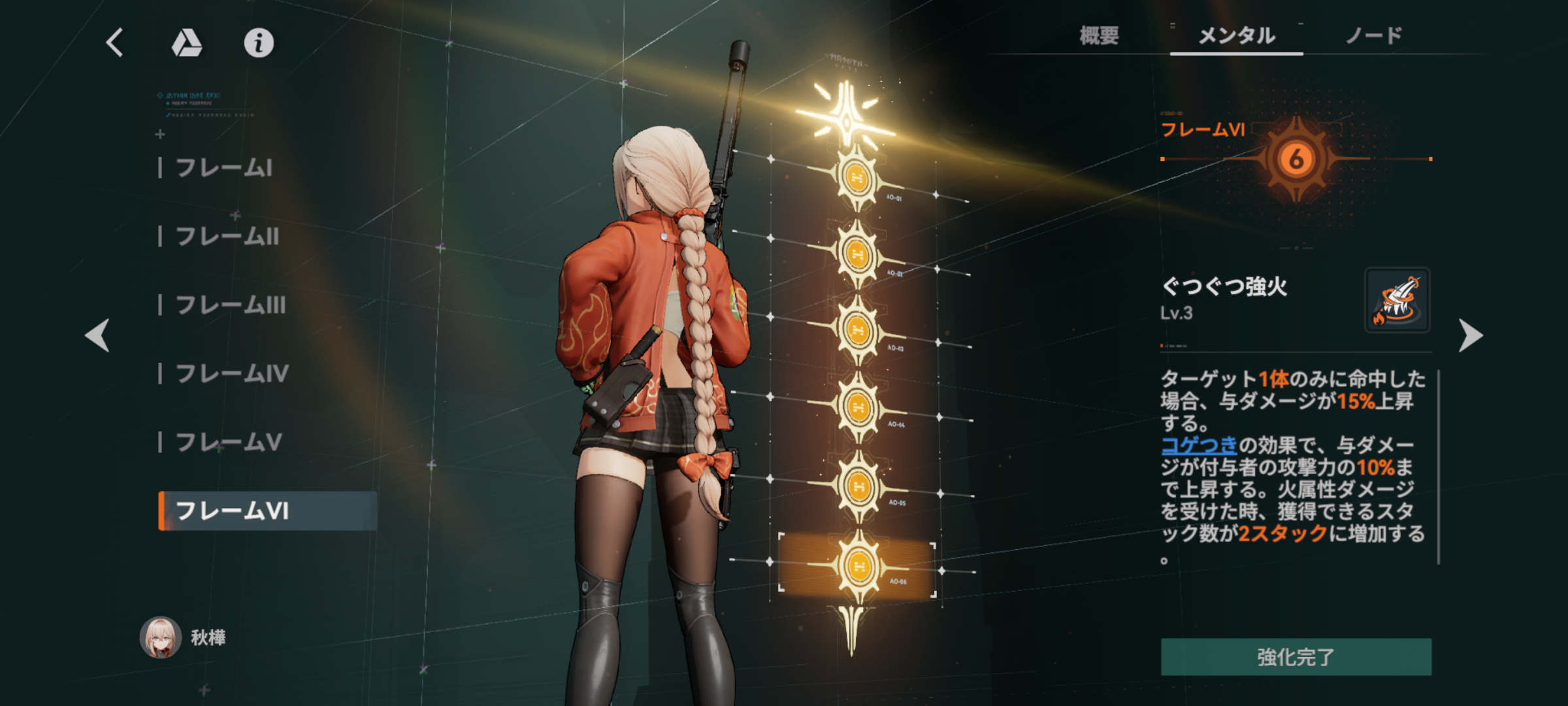Choose フレームII entry
The image size is (1568, 706).
tap(227, 237)
